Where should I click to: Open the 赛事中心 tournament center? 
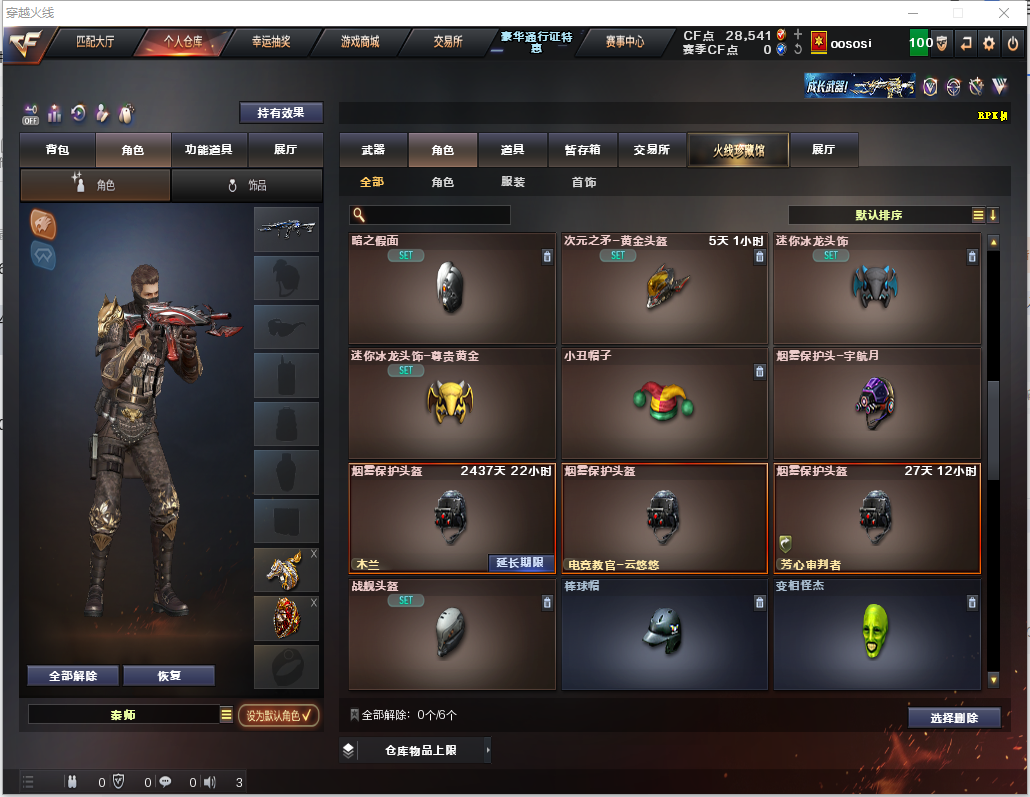[625, 42]
